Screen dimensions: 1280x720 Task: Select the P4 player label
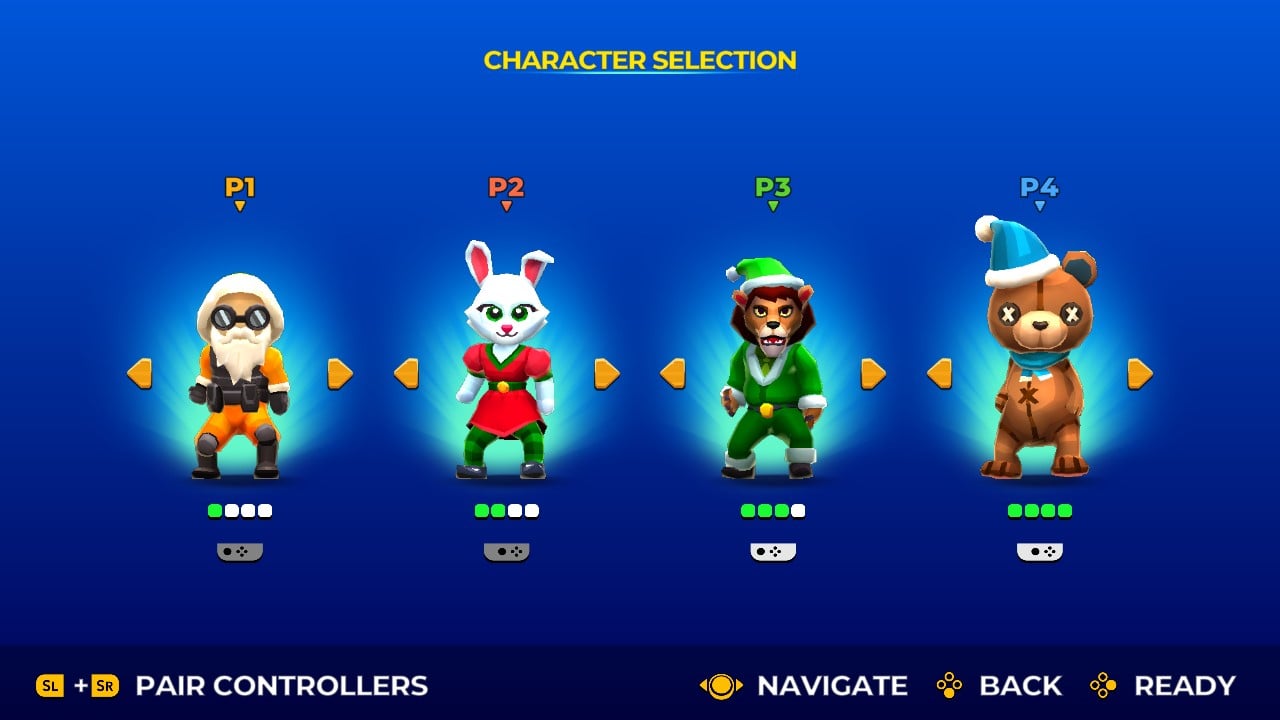pyautogui.click(x=1040, y=186)
